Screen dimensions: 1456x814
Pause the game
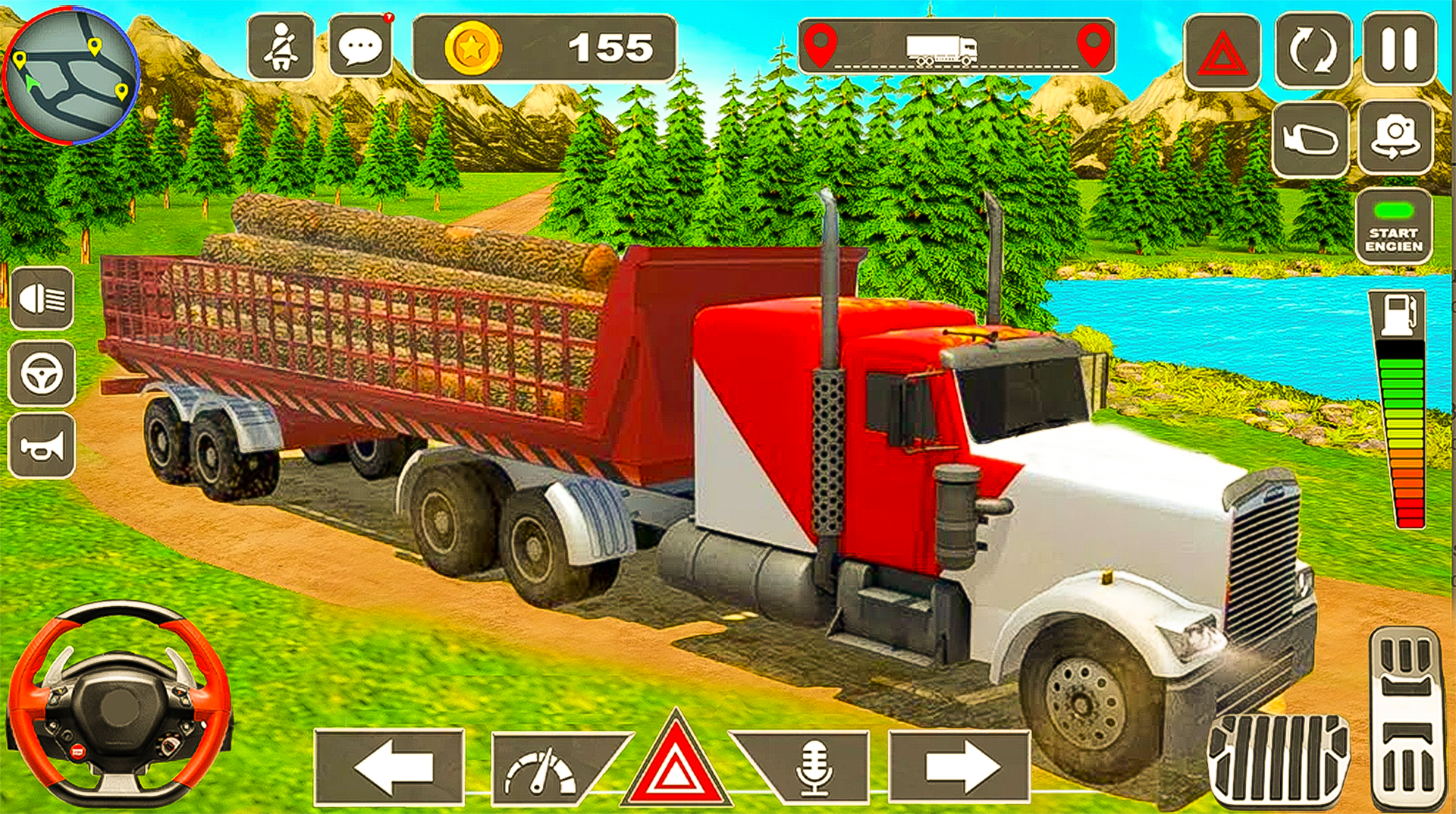1399,47
